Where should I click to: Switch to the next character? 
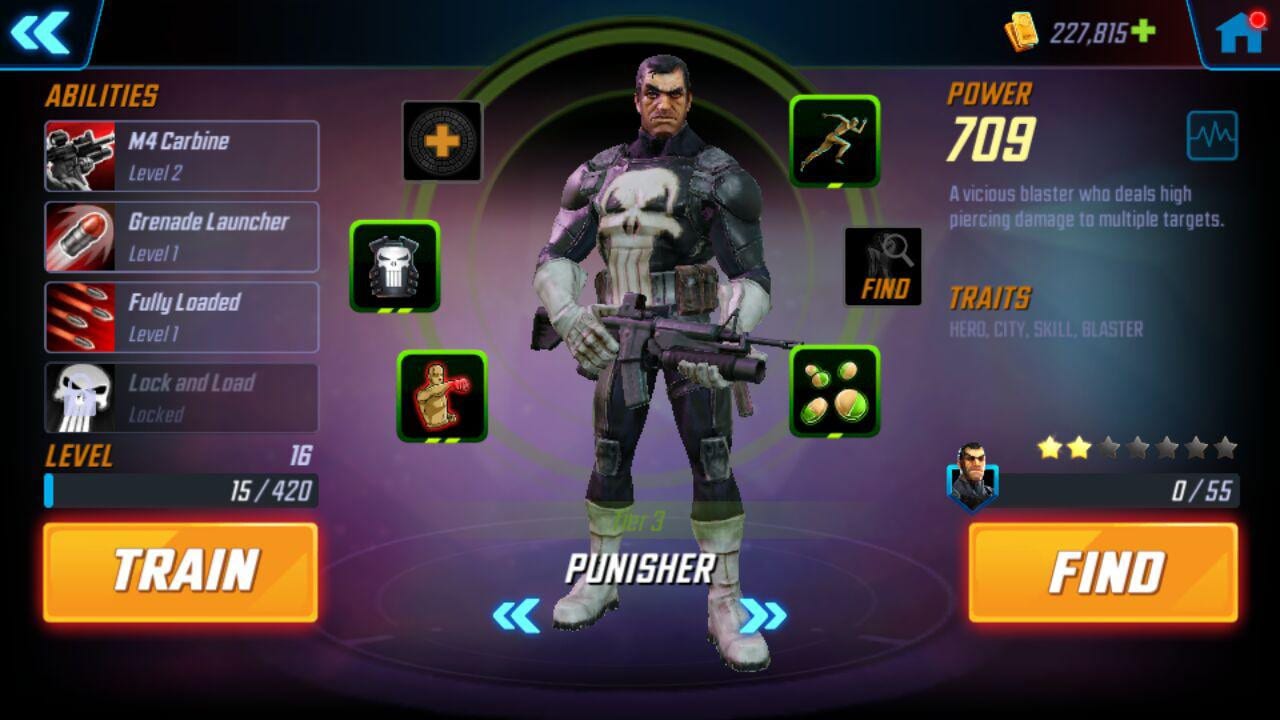point(763,615)
